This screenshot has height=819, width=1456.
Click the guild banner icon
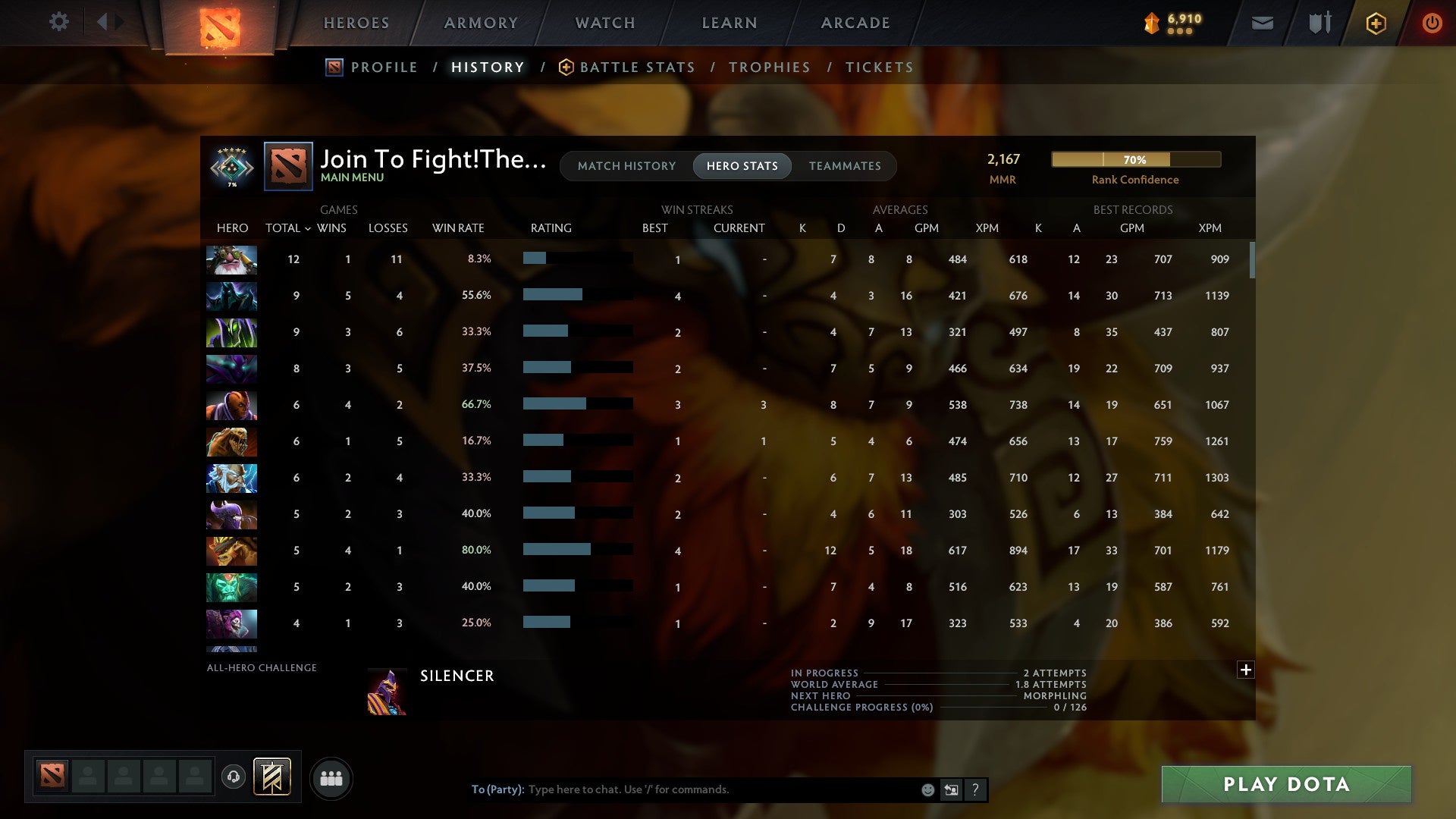point(271,777)
